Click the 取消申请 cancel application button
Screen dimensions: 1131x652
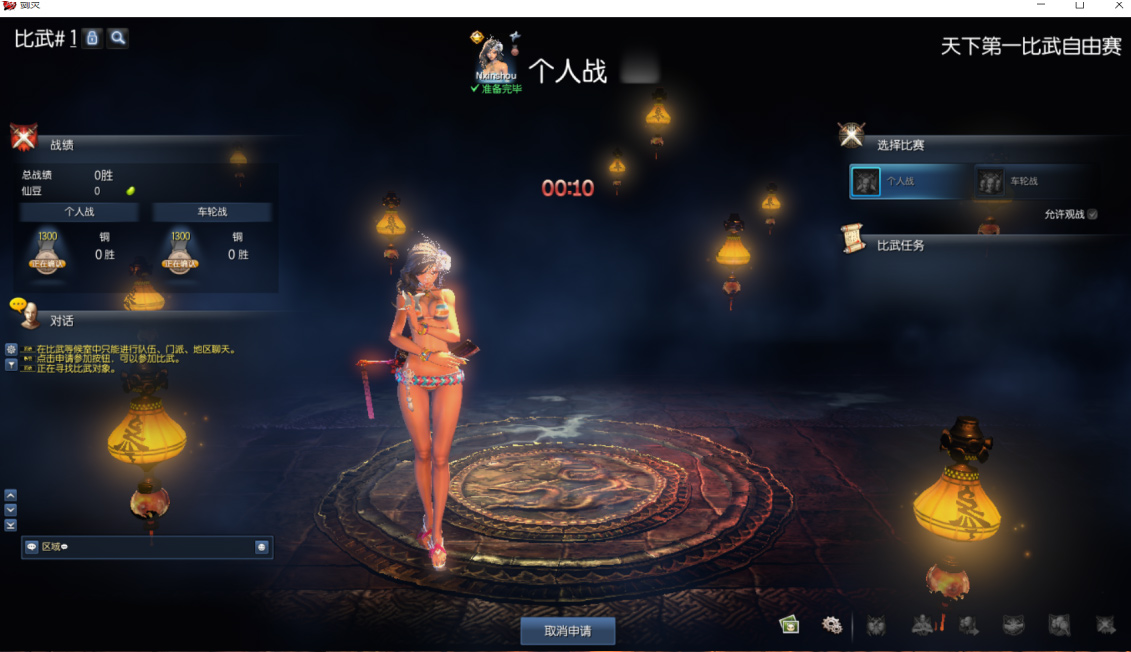[567, 631]
